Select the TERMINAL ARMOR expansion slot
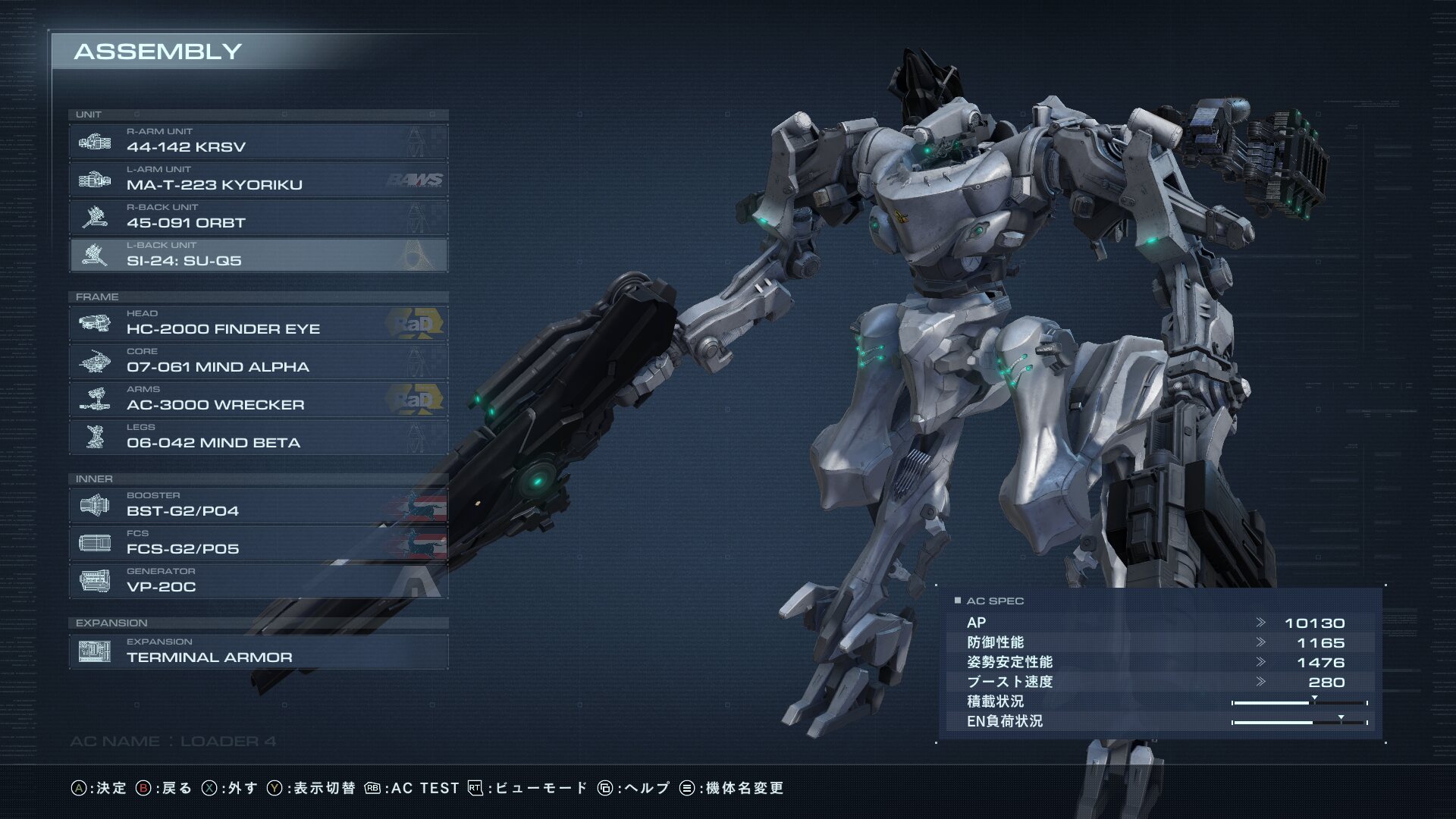 pos(258,651)
